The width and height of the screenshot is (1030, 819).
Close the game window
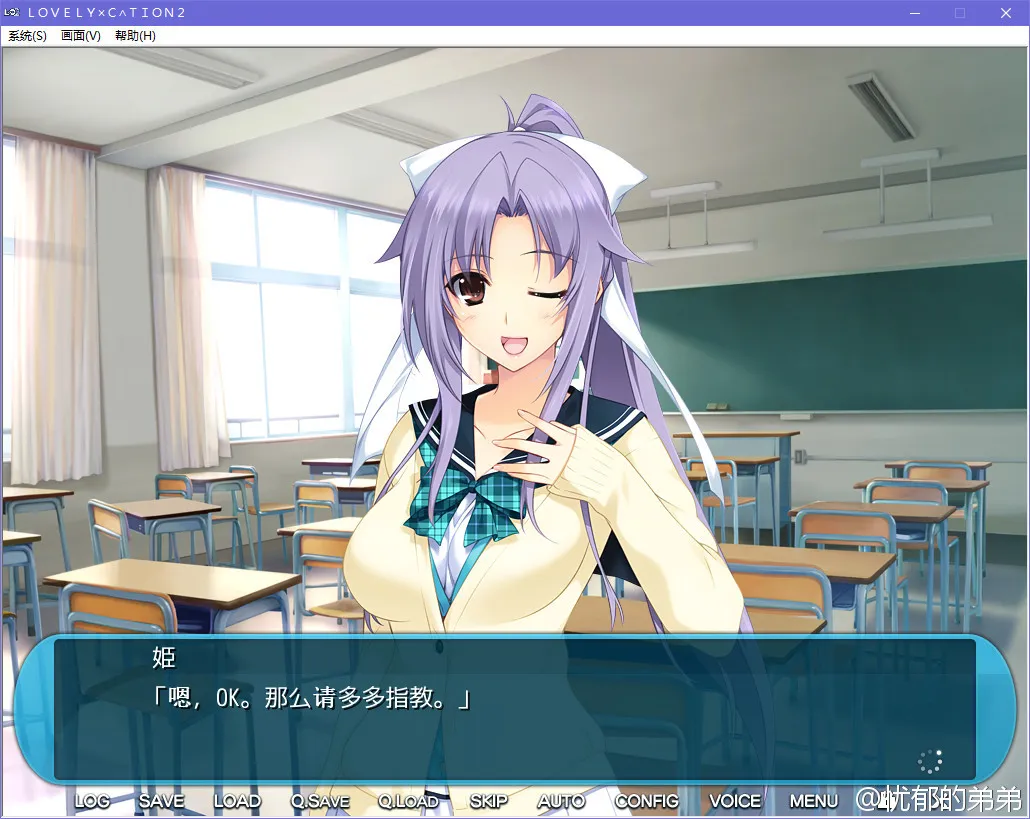1006,13
